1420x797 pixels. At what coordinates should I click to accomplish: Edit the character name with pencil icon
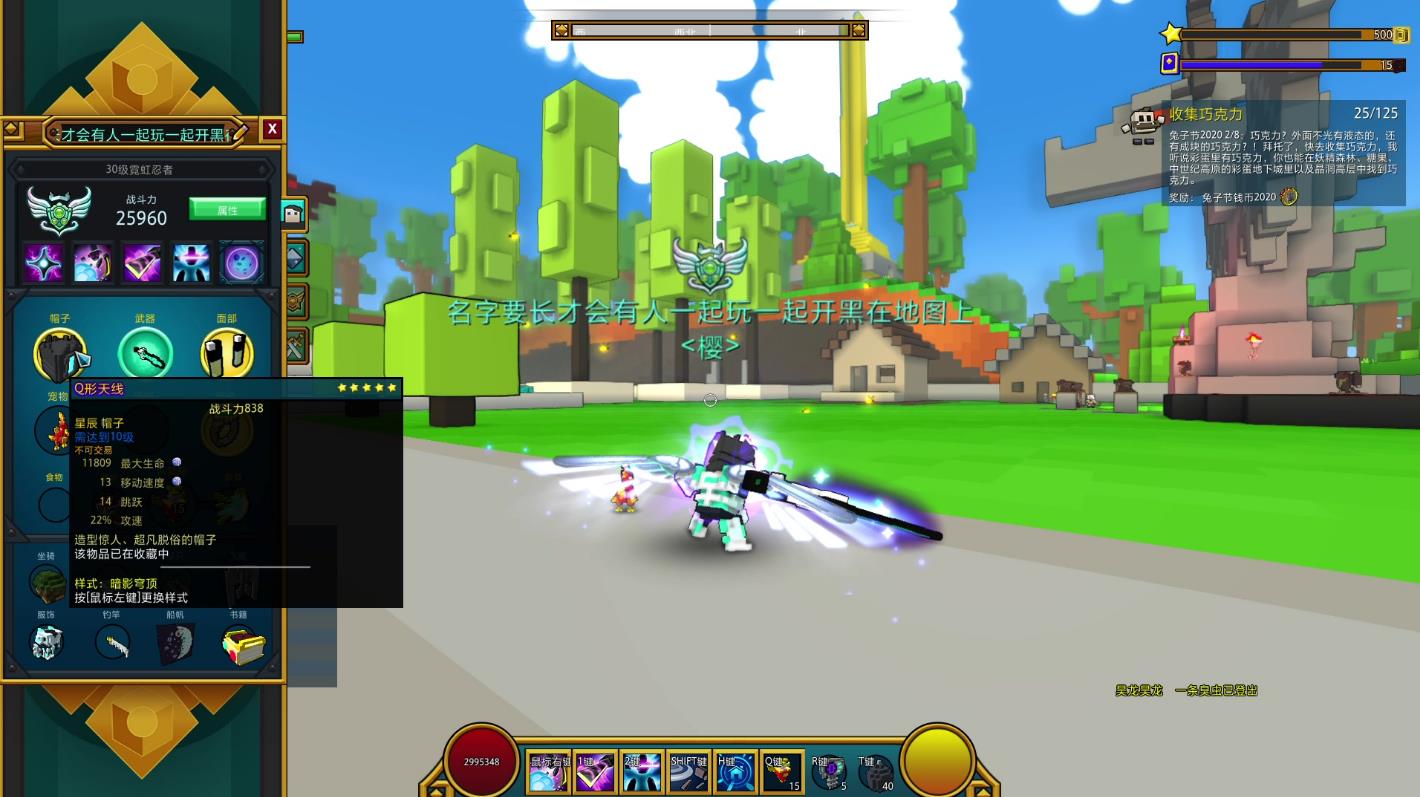[240, 130]
